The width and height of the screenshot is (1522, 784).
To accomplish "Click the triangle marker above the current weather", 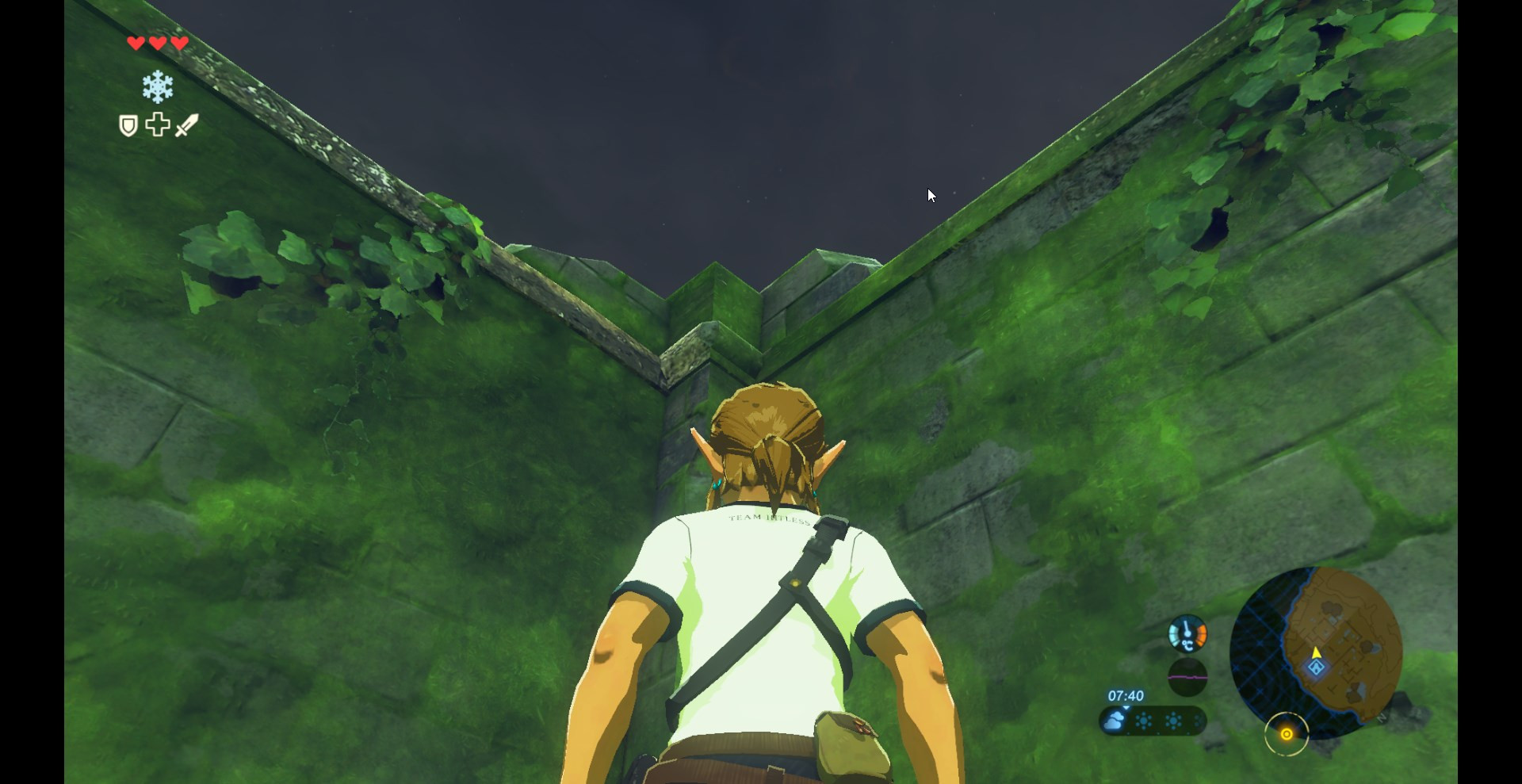I will tap(1126, 708).
